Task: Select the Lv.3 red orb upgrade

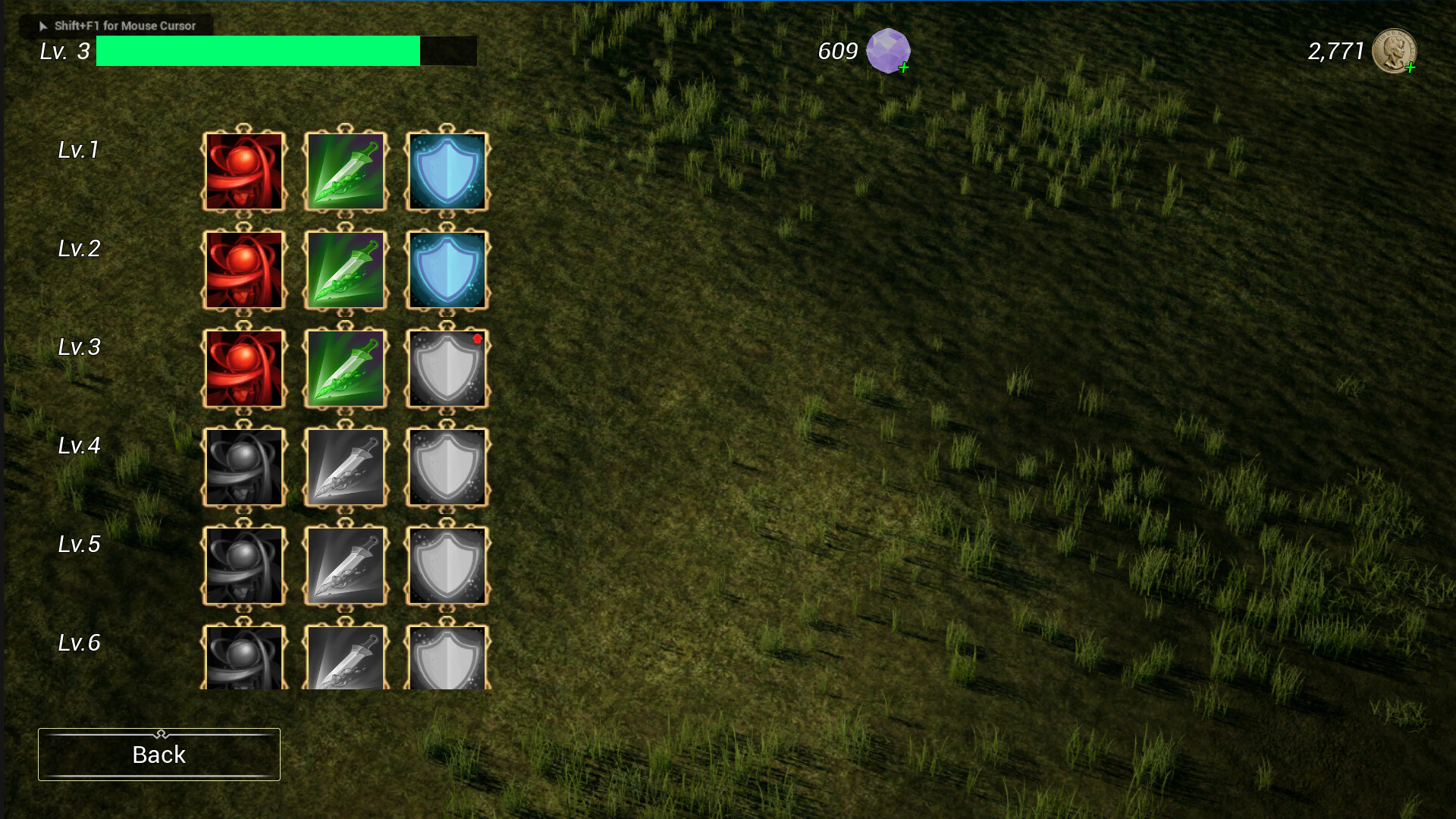Action: click(x=243, y=369)
